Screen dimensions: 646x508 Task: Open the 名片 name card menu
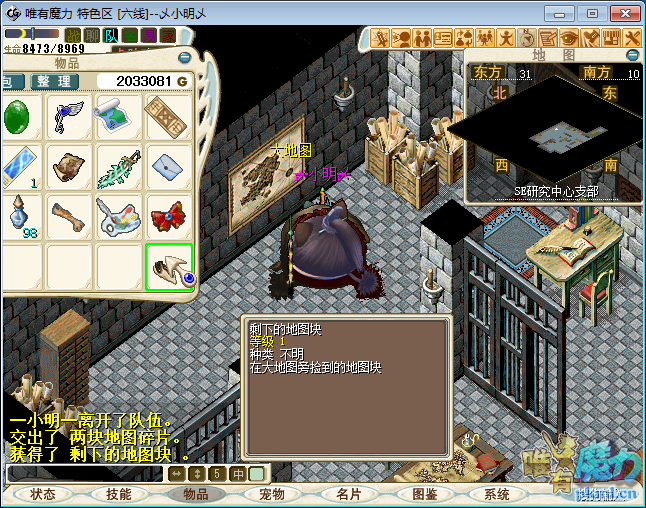pyautogui.click(x=349, y=494)
